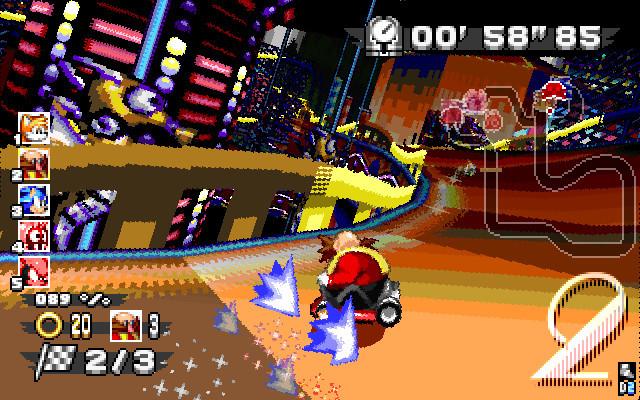This screenshot has height=400, width=640.
Task: Click the Eggman lives icon
Action: tap(126, 325)
